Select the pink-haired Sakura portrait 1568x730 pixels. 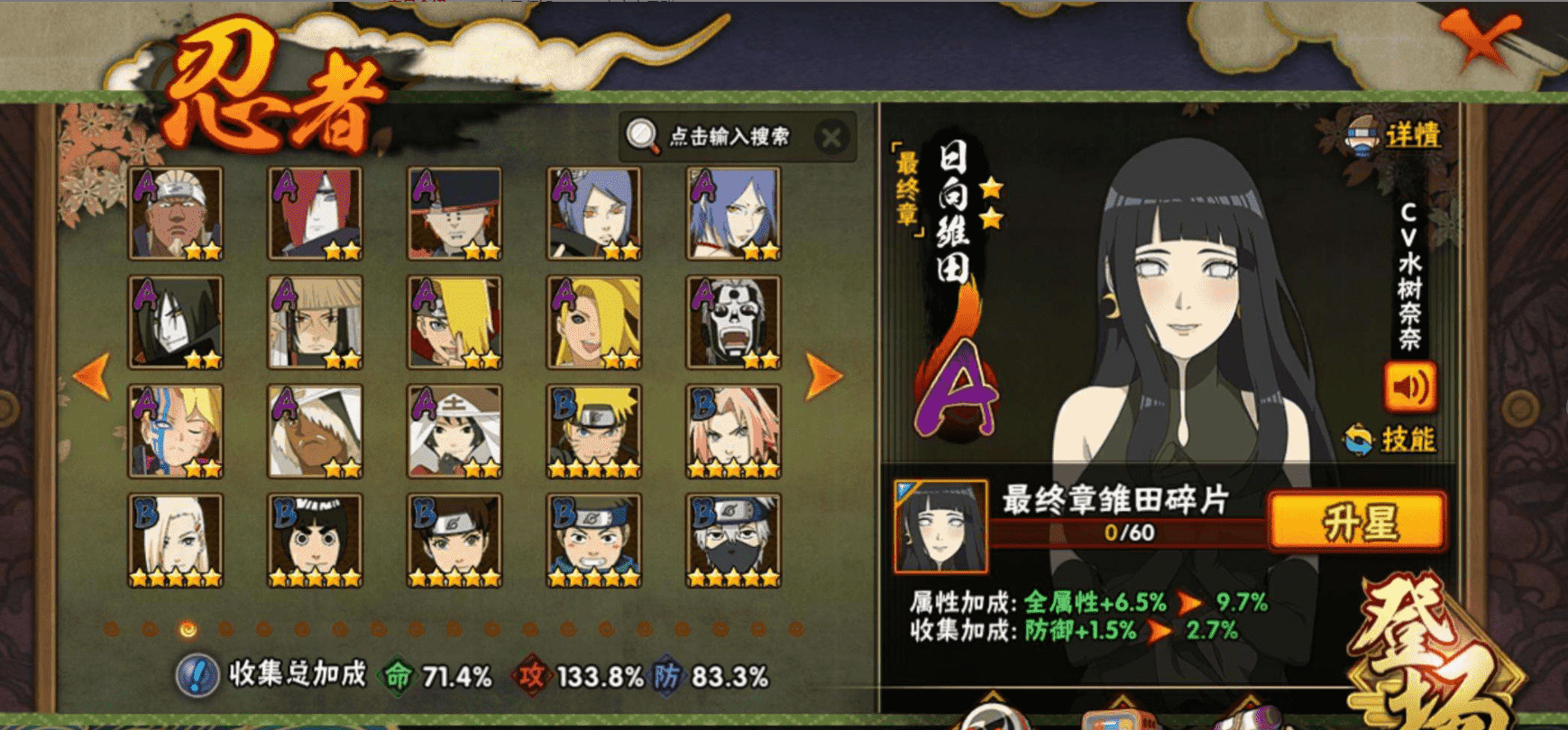pos(733,432)
